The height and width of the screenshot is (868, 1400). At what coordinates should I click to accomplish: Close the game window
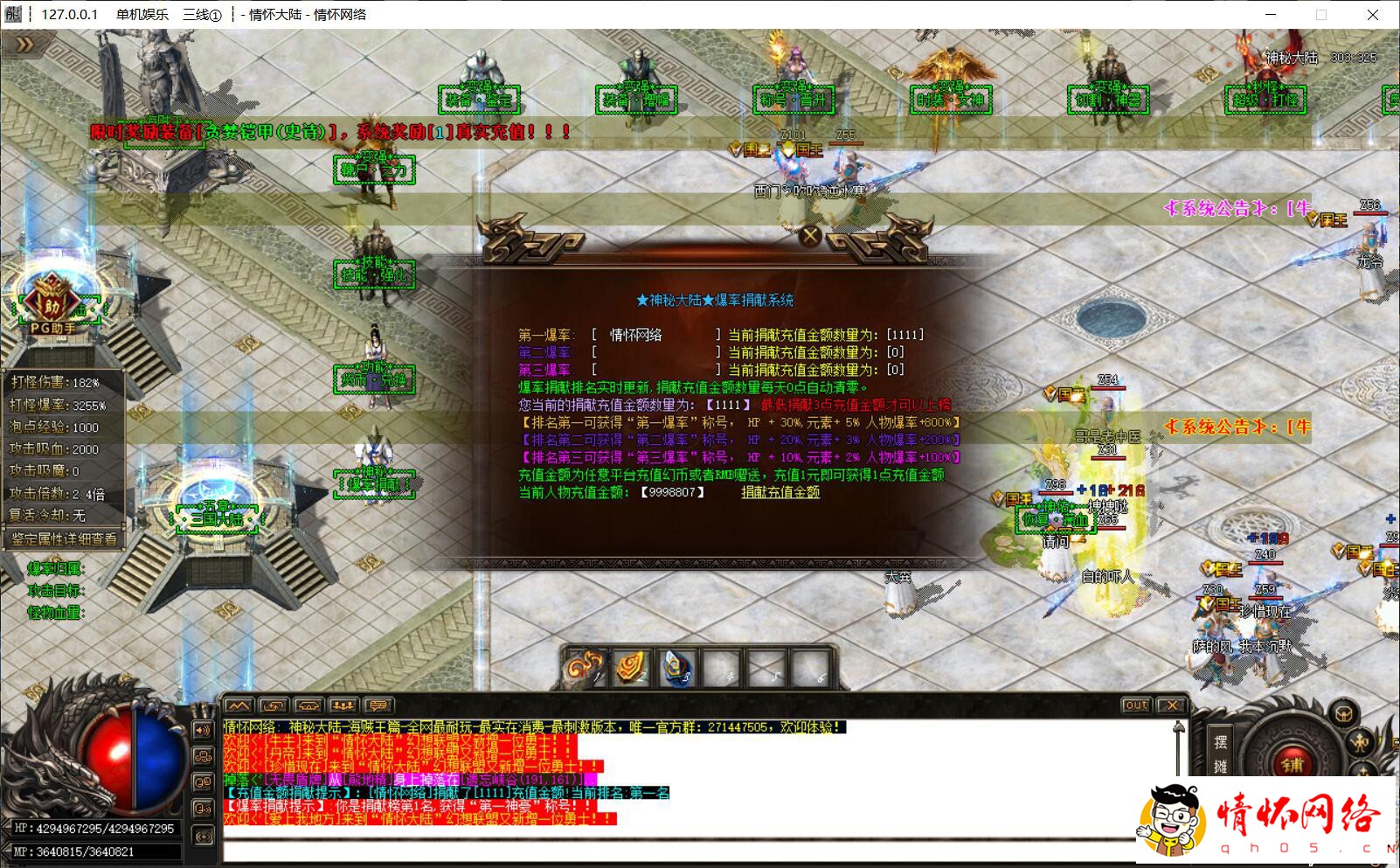coord(1372,15)
